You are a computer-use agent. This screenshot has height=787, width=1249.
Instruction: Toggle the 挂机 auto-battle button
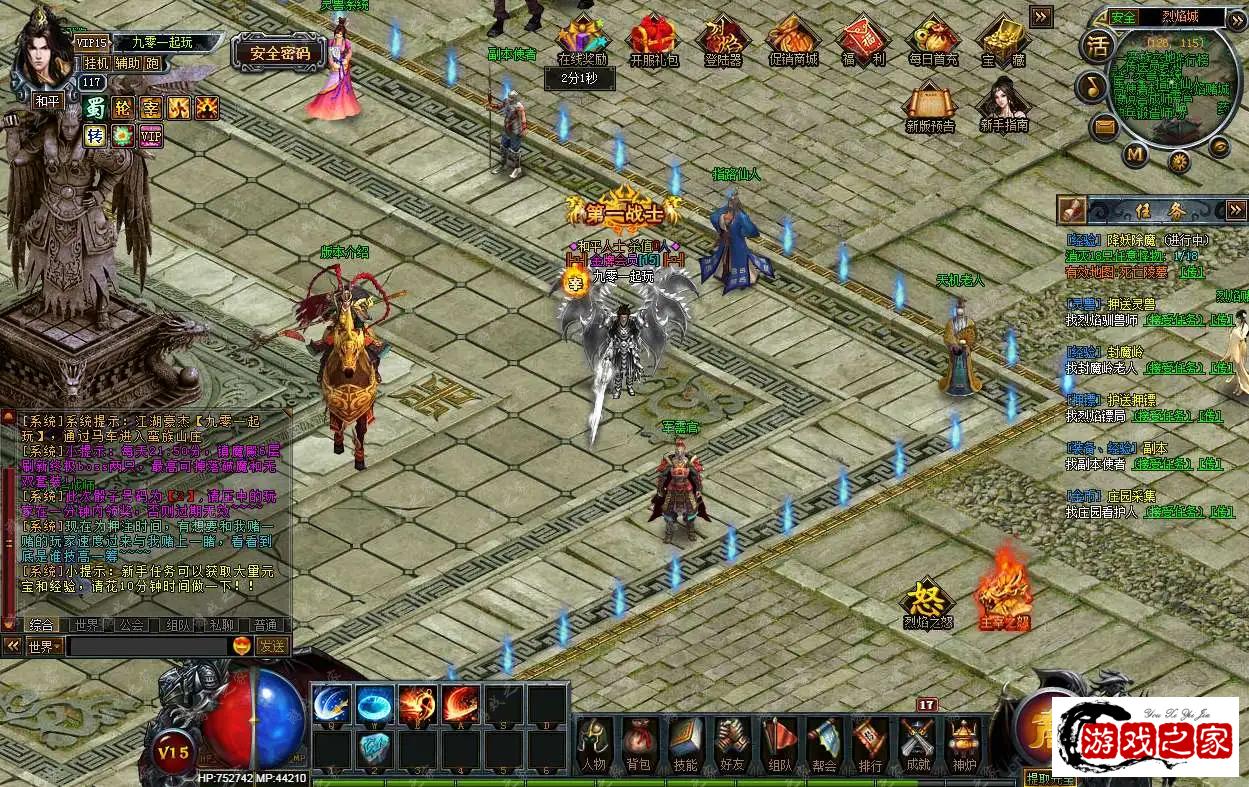pos(96,63)
